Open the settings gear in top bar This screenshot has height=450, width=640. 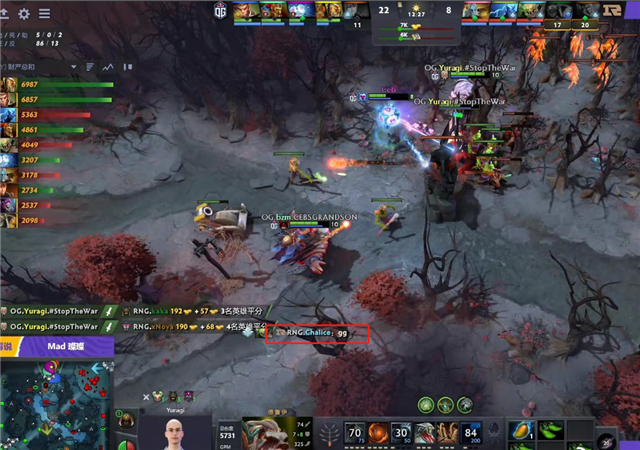coord(24,14)
